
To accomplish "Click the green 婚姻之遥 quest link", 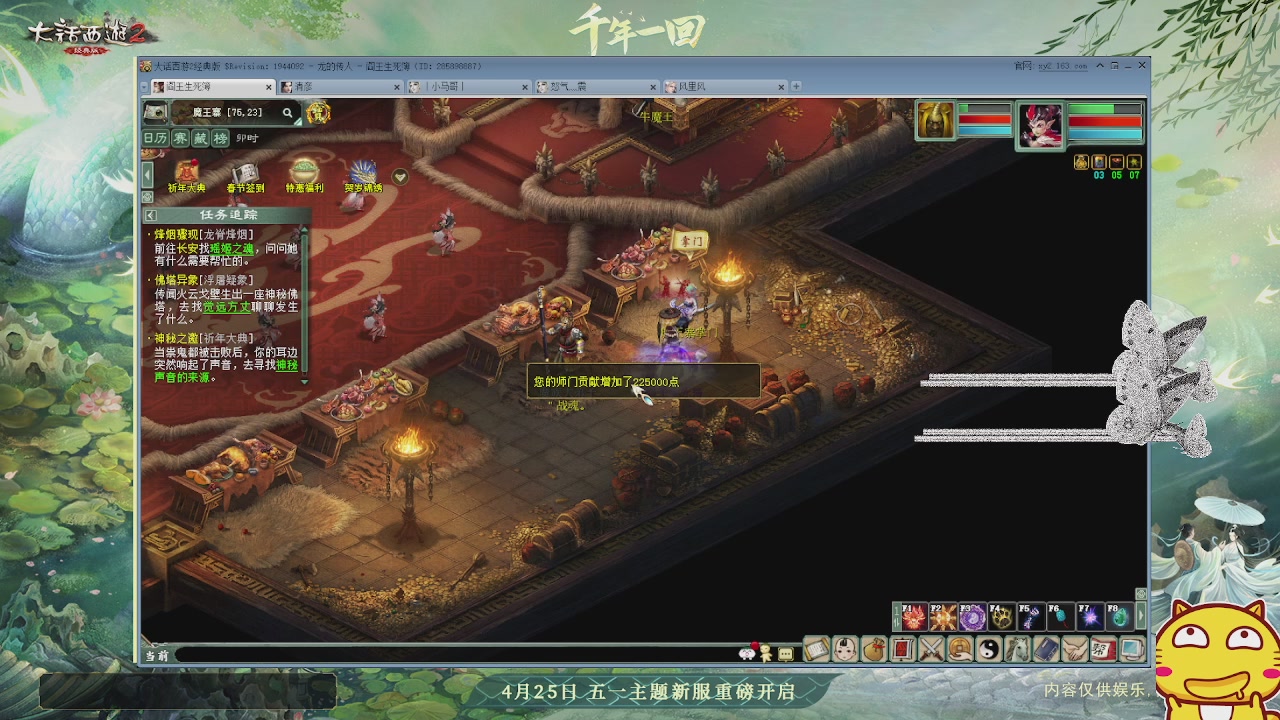I will tap(233, 249).
